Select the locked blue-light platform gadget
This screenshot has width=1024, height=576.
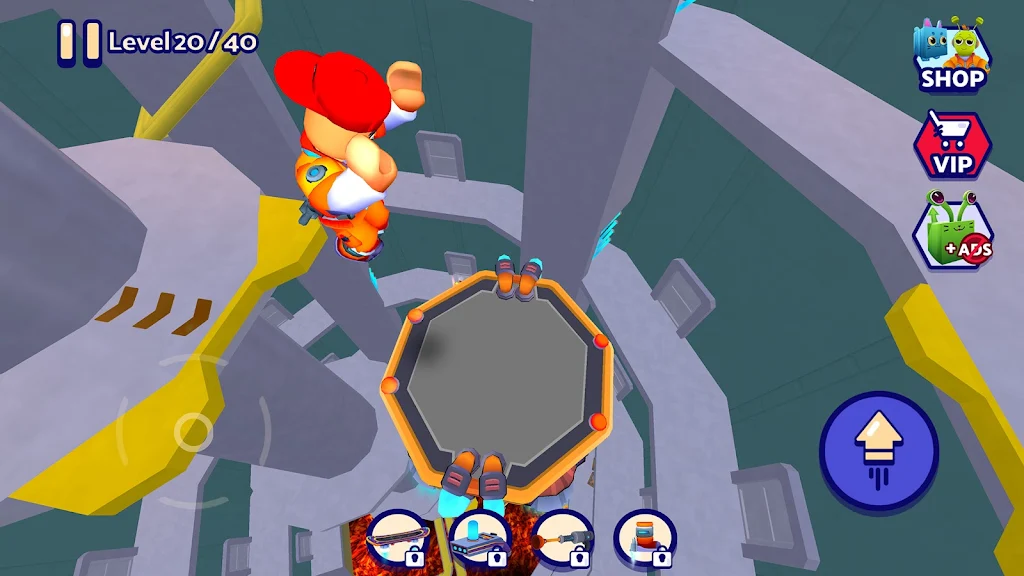[480, 540]
